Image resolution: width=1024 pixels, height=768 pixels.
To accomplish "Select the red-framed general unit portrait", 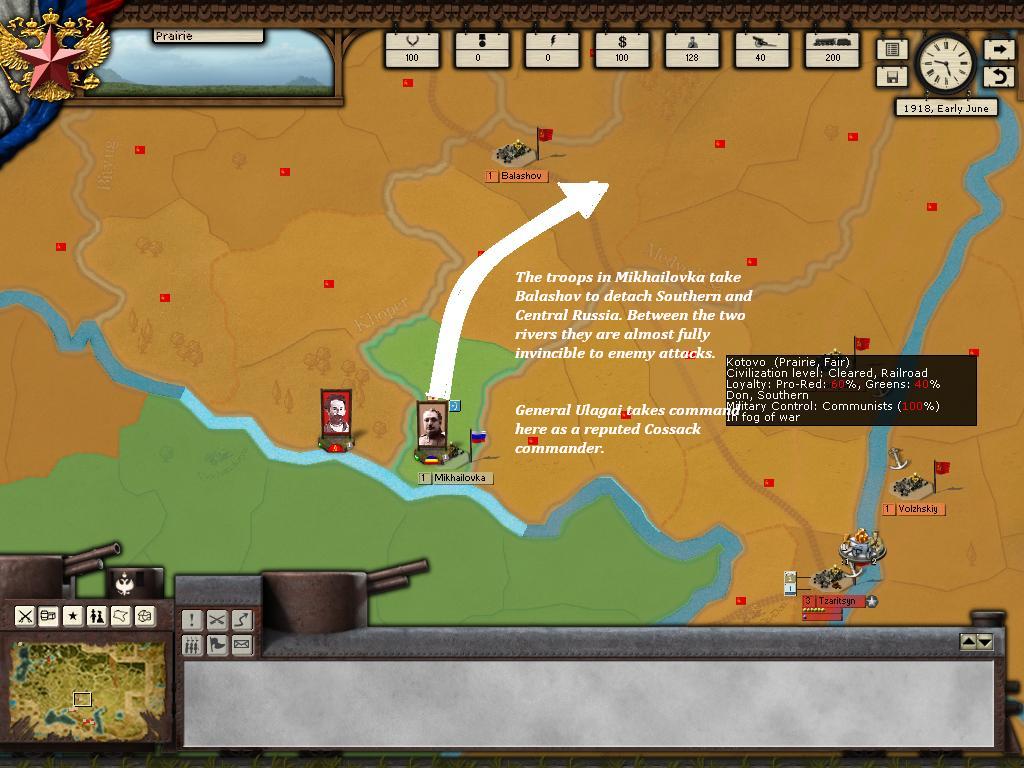I will click(336, 414).
